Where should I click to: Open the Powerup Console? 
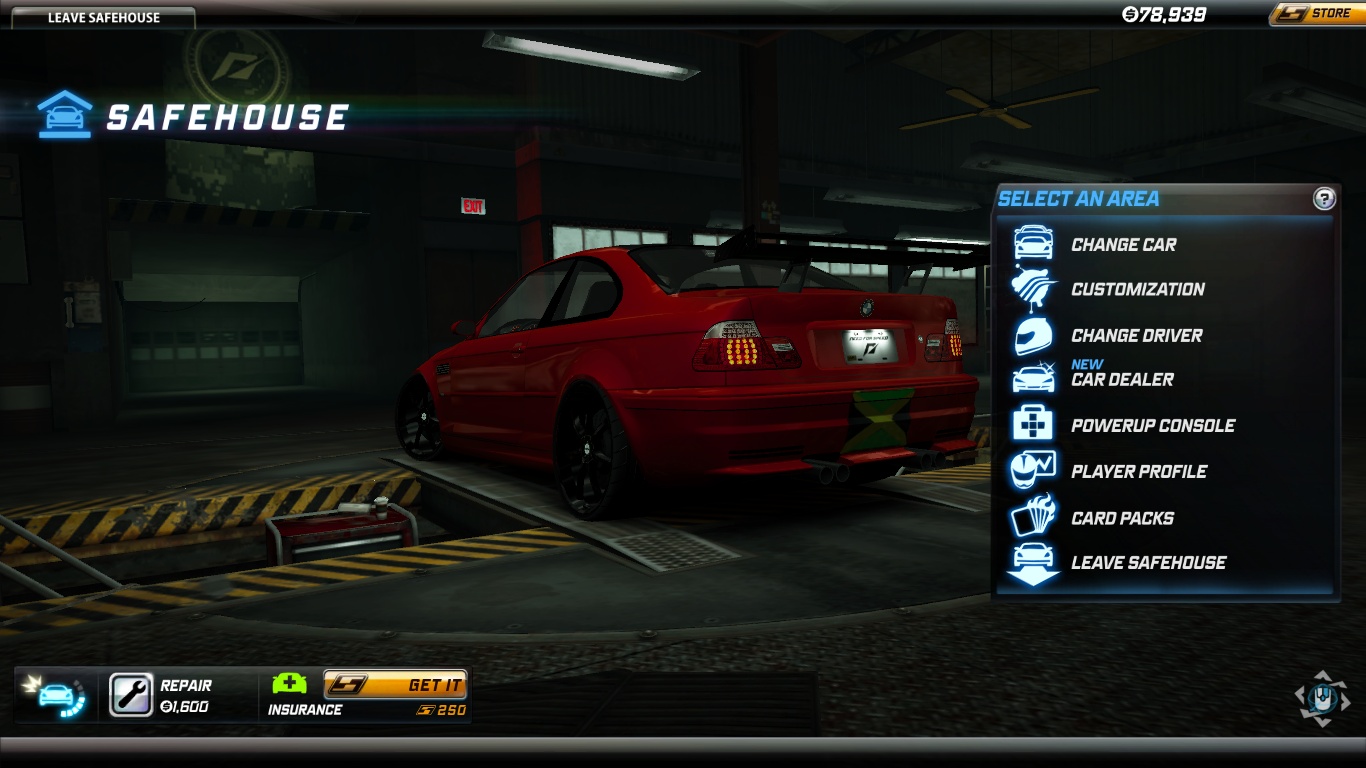click(x=1152, y=425)
